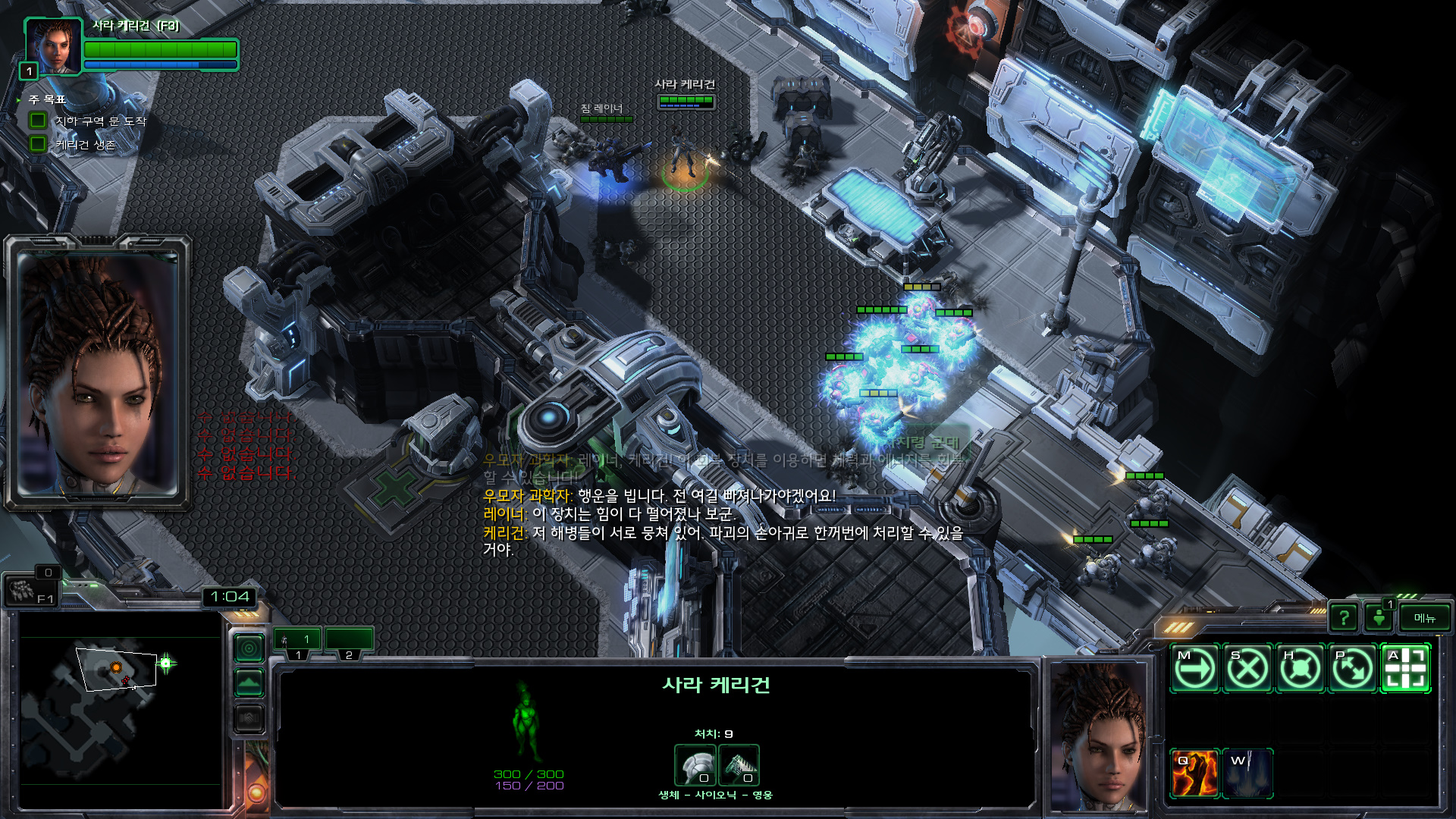The width and height of the screenshot is (1456, 819).
Task: Inspect Kerrigan's weapon upgrade icon
Action: (x=738, y=764)
